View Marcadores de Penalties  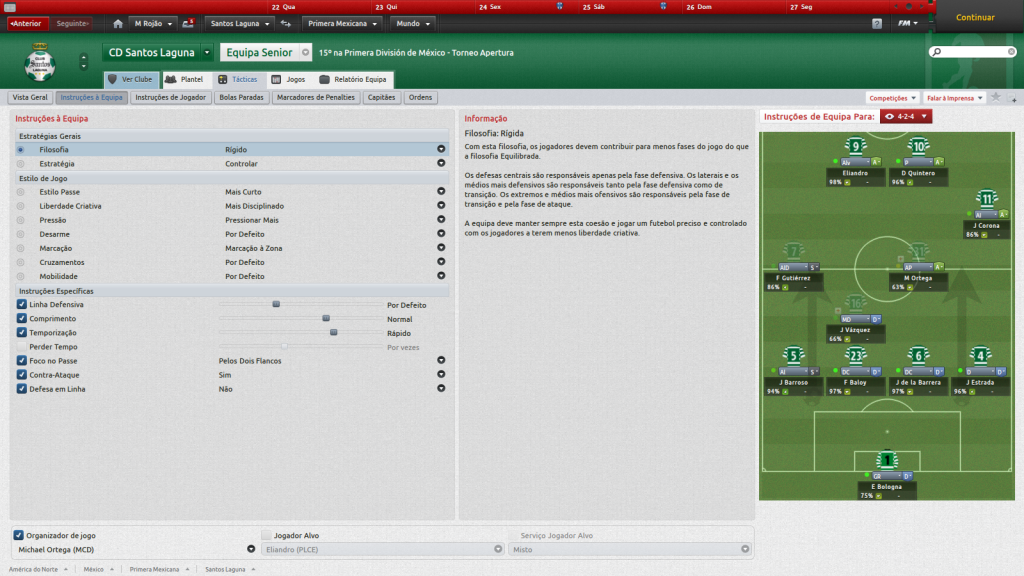coord(315,98)
